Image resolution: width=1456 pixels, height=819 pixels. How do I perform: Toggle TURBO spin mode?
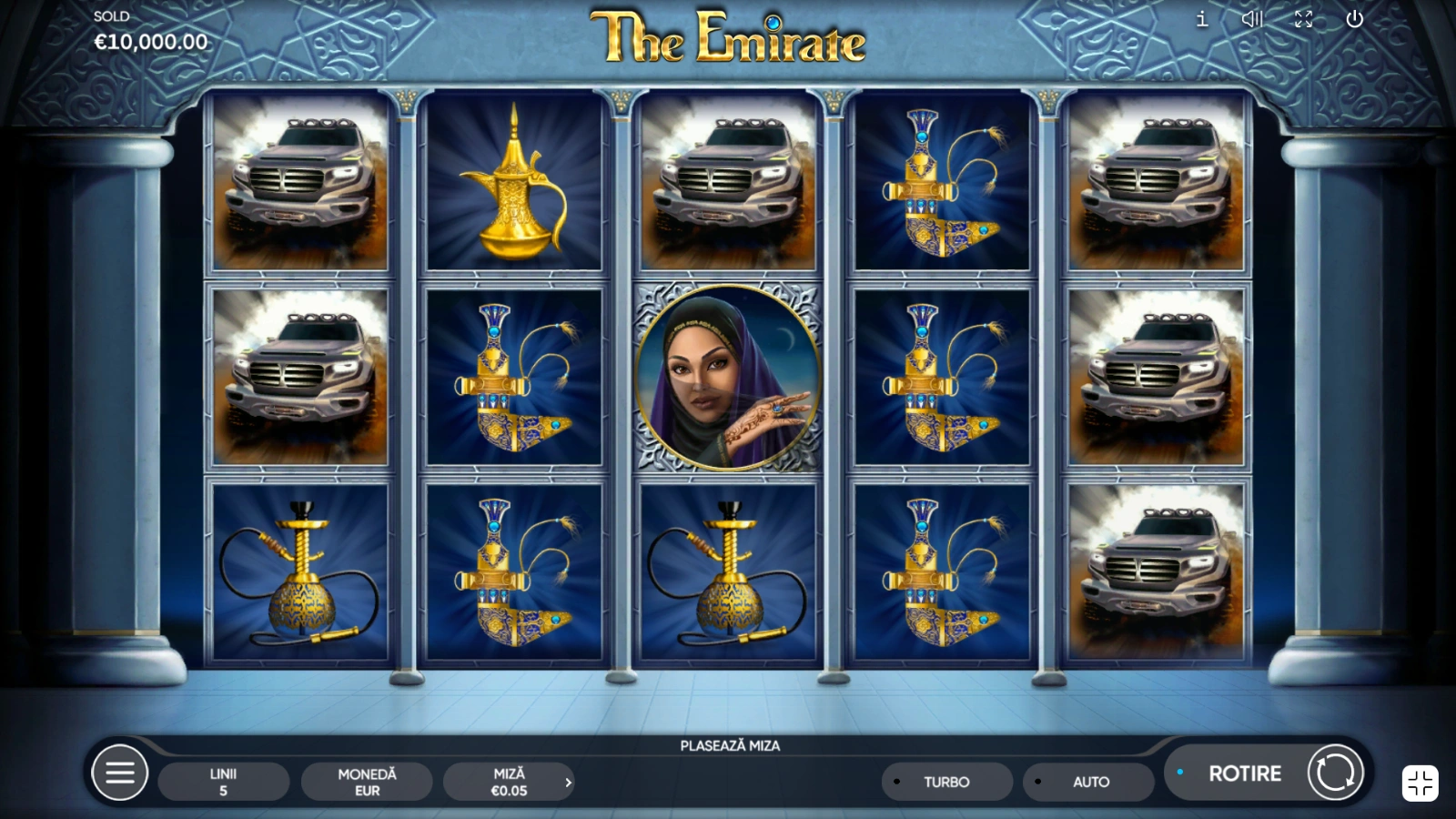coord(946,782)
